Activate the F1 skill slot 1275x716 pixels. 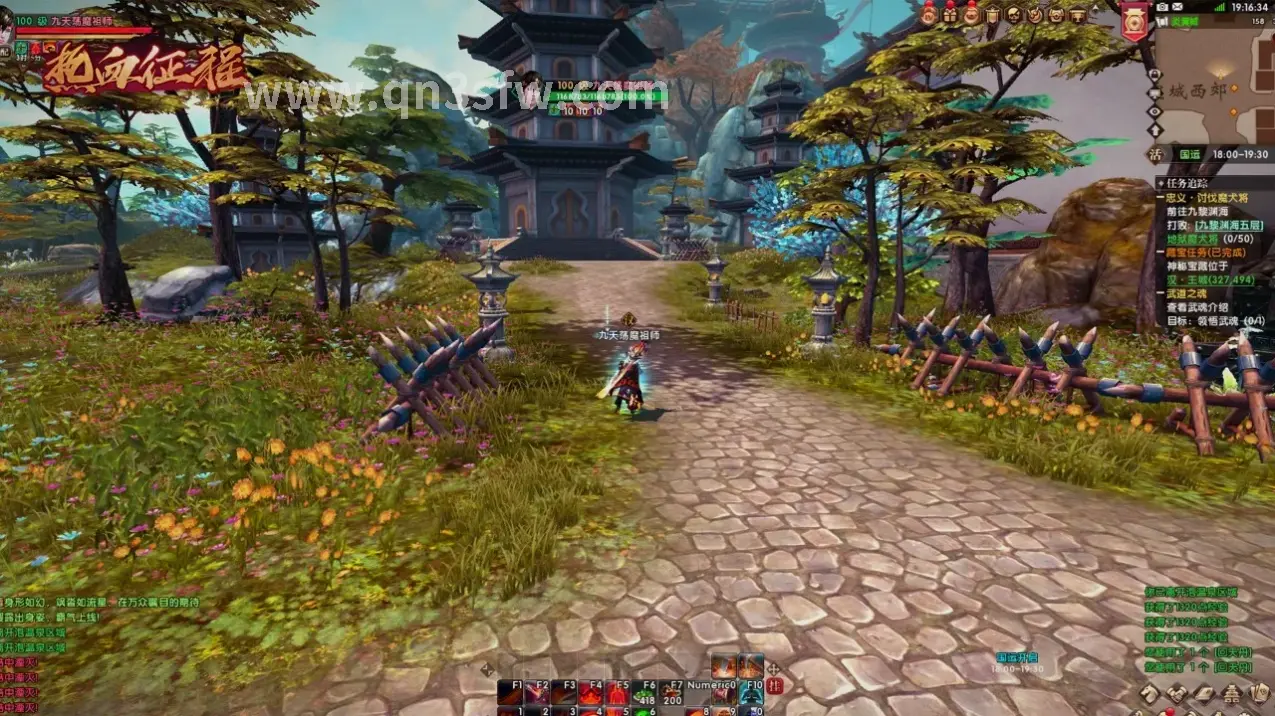pyautogui.click(x=510, y=692)
